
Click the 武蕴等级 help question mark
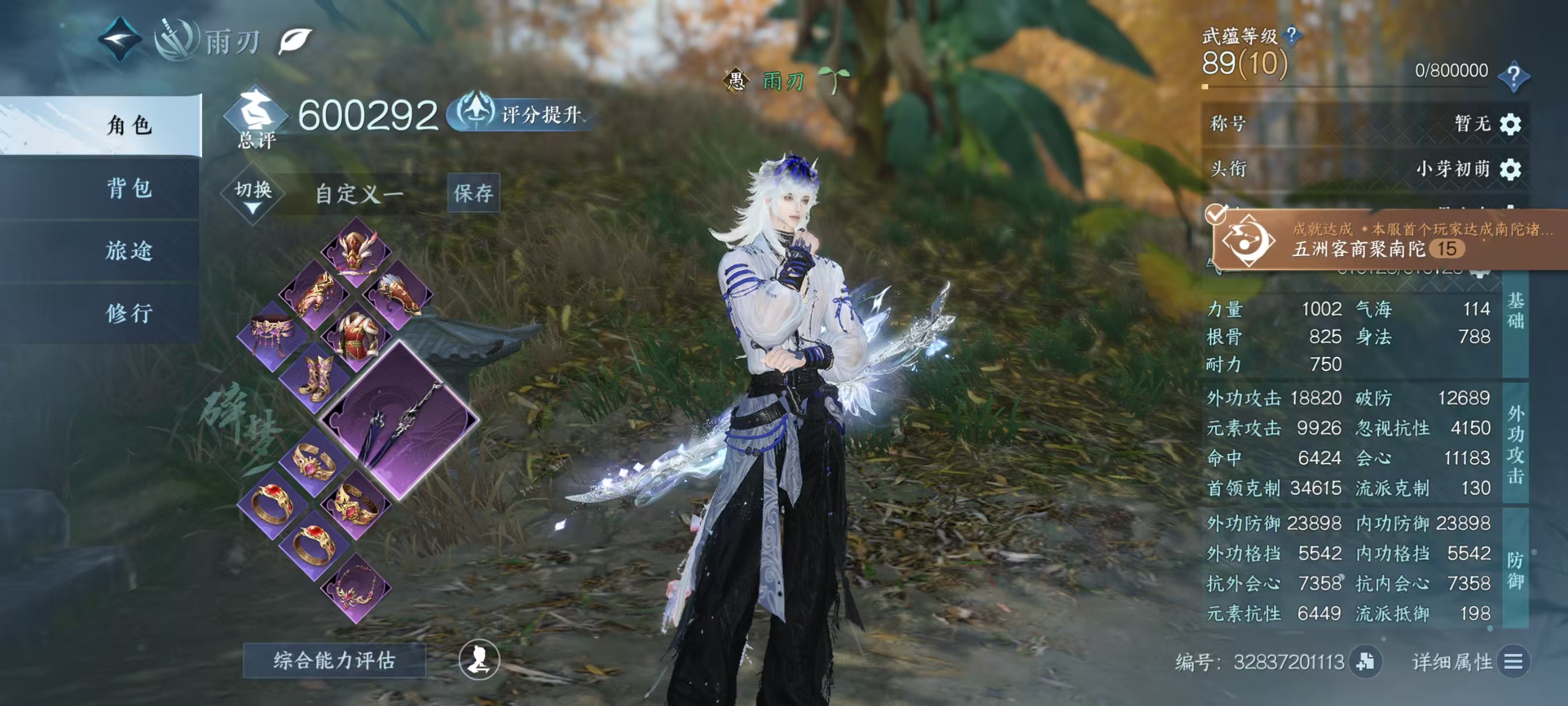coord(1291,35)
